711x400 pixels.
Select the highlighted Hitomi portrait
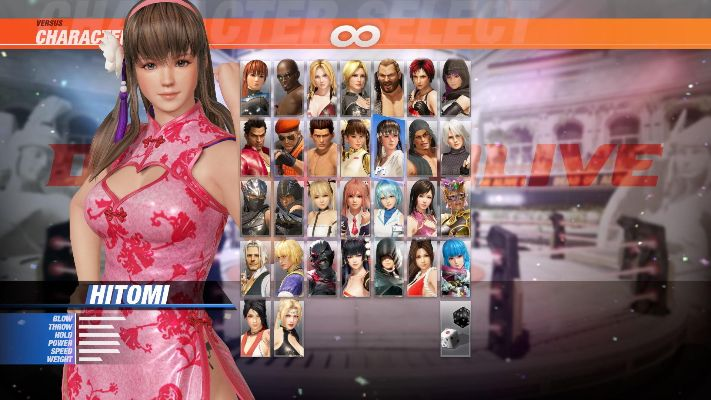[389, 147]
